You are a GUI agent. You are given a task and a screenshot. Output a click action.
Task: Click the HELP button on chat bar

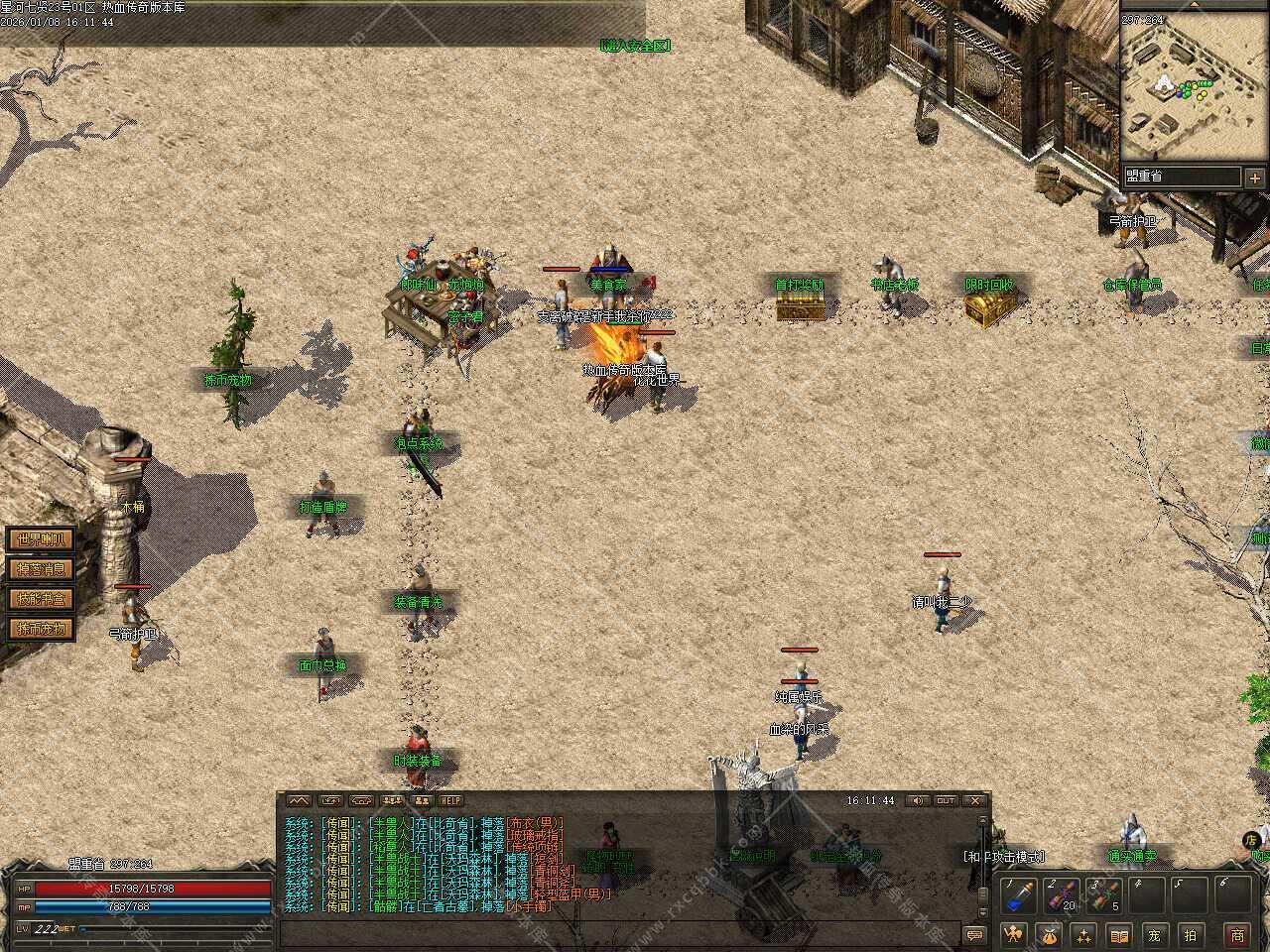click(451, 801)
